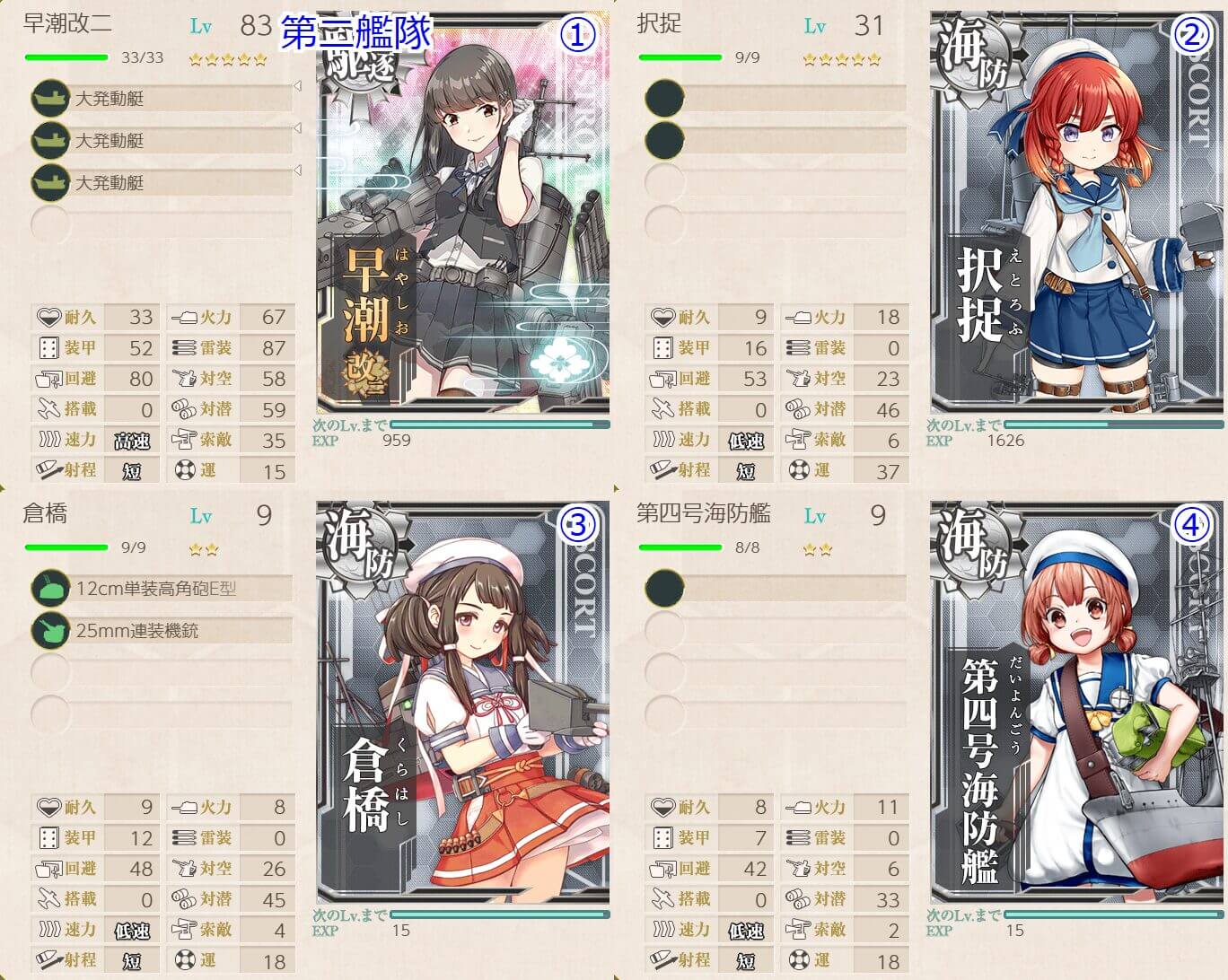Viewport: 1228px width, 980px height.
Task: Select the 12cm単装高角砲E型 equipment slot
Action: pyautogui.click(x=162, y=589)
